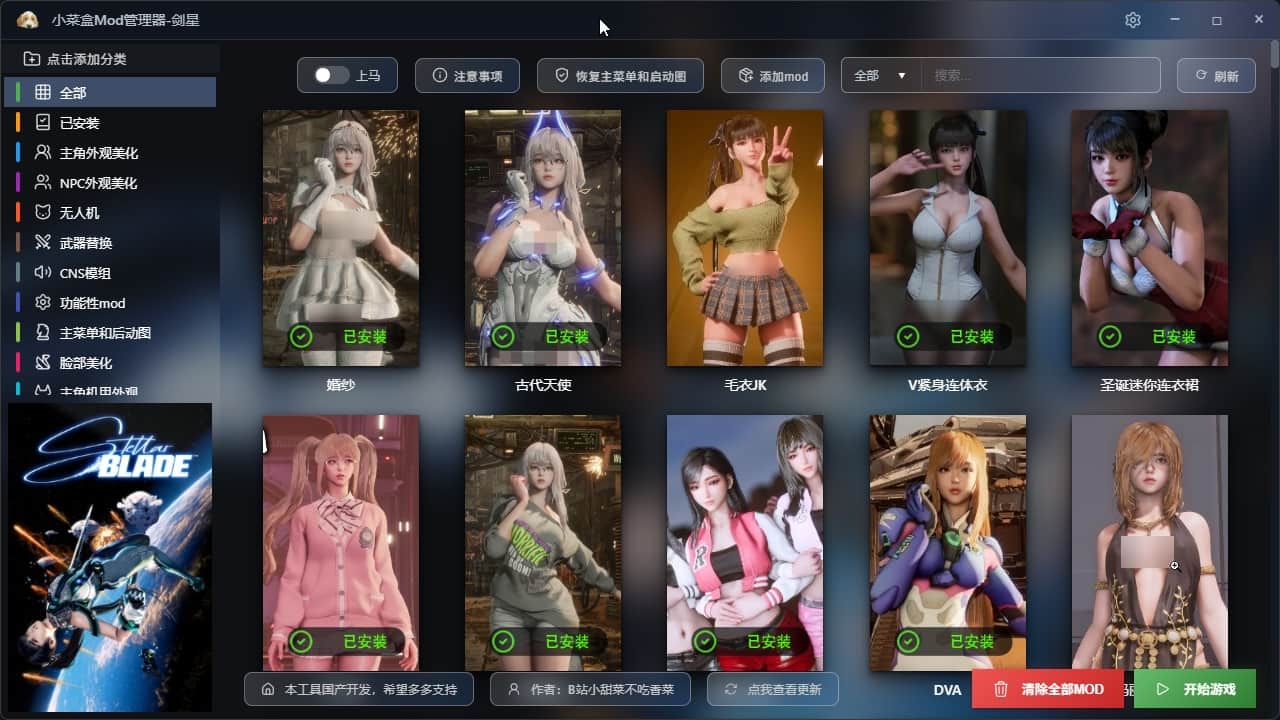Open the 全部 filter dropdown
Viewport: 1280px width, 720px height.
pos(880,76)
